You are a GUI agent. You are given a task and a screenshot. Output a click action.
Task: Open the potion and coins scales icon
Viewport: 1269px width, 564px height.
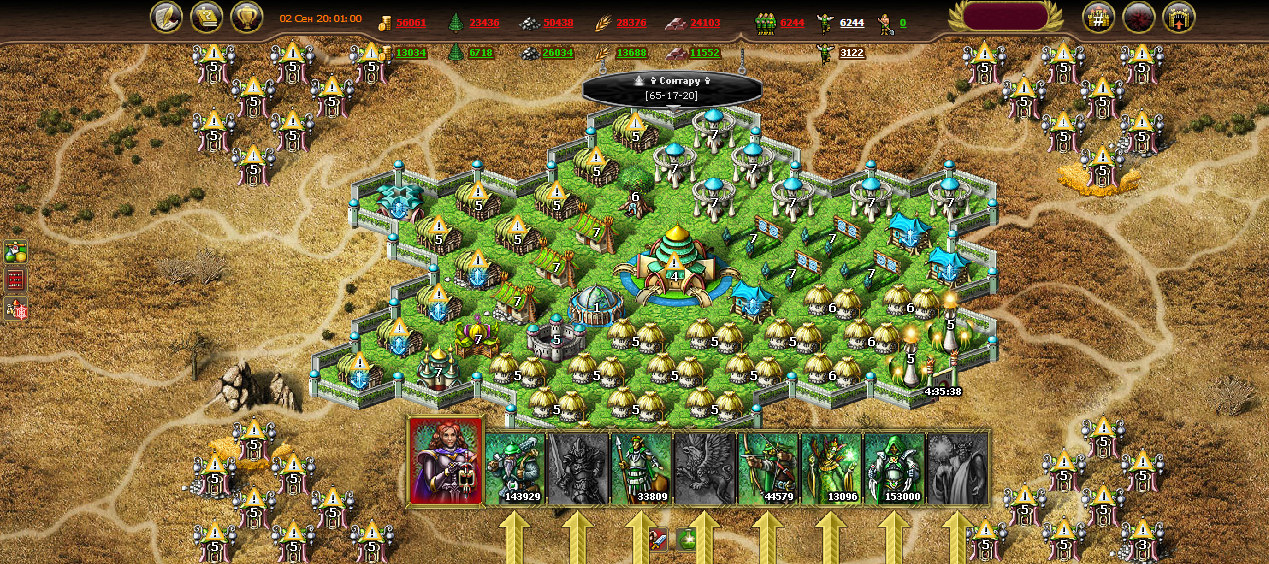(15, 252)
